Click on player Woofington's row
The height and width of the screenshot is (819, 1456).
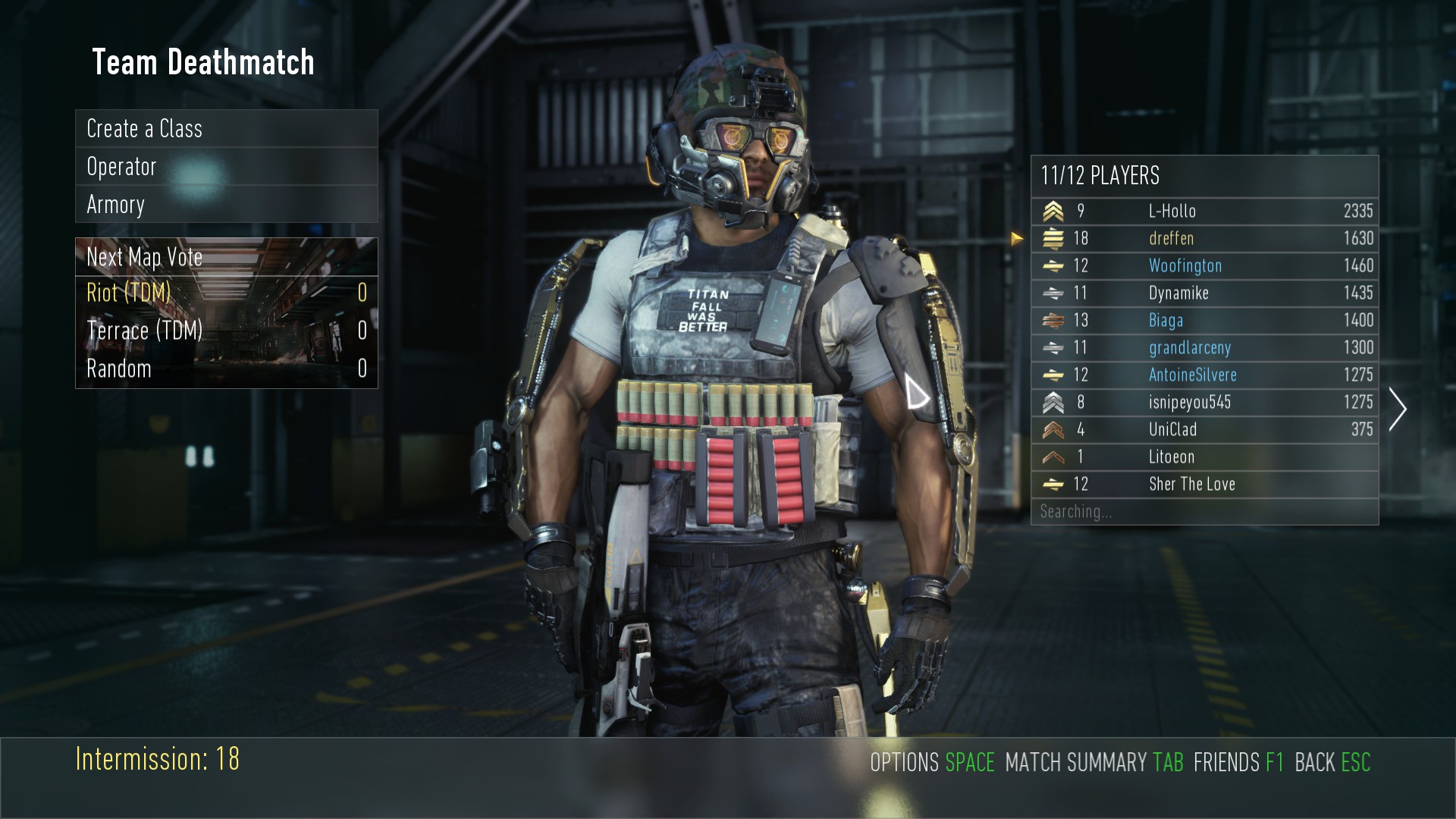click(1204, 265)
